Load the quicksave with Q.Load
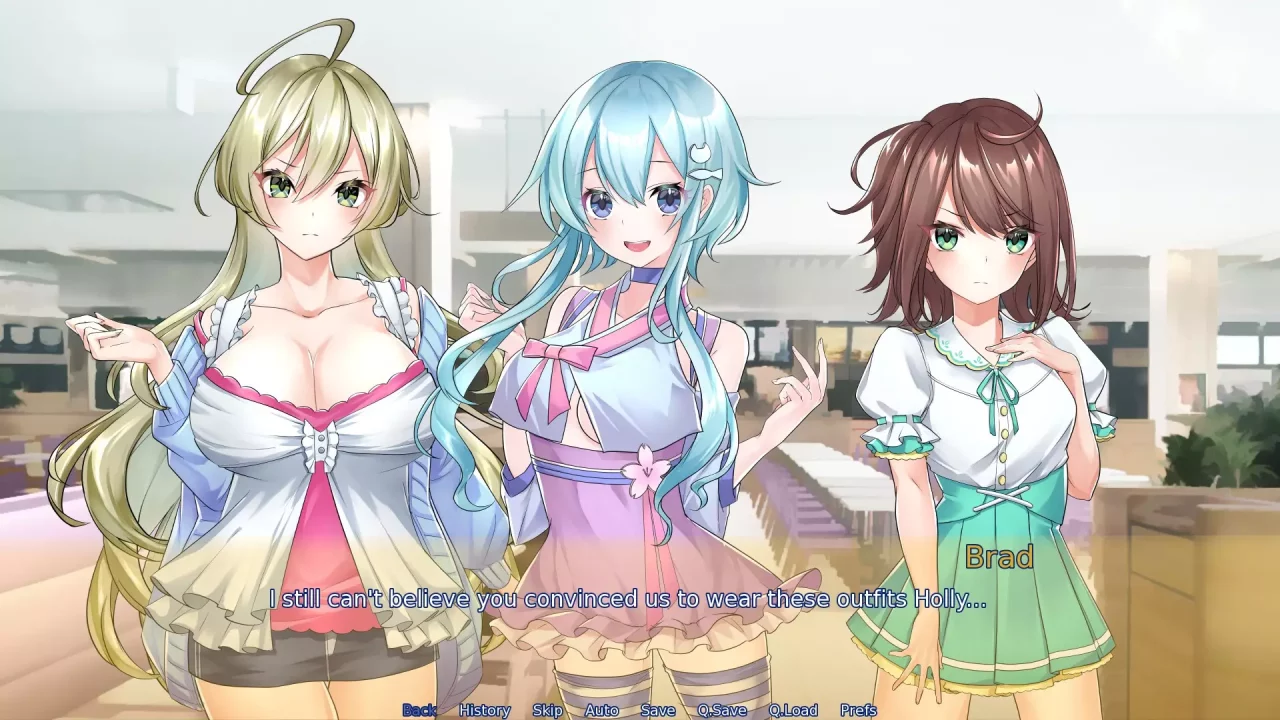The image size is (1280, 720). point(795,709)
